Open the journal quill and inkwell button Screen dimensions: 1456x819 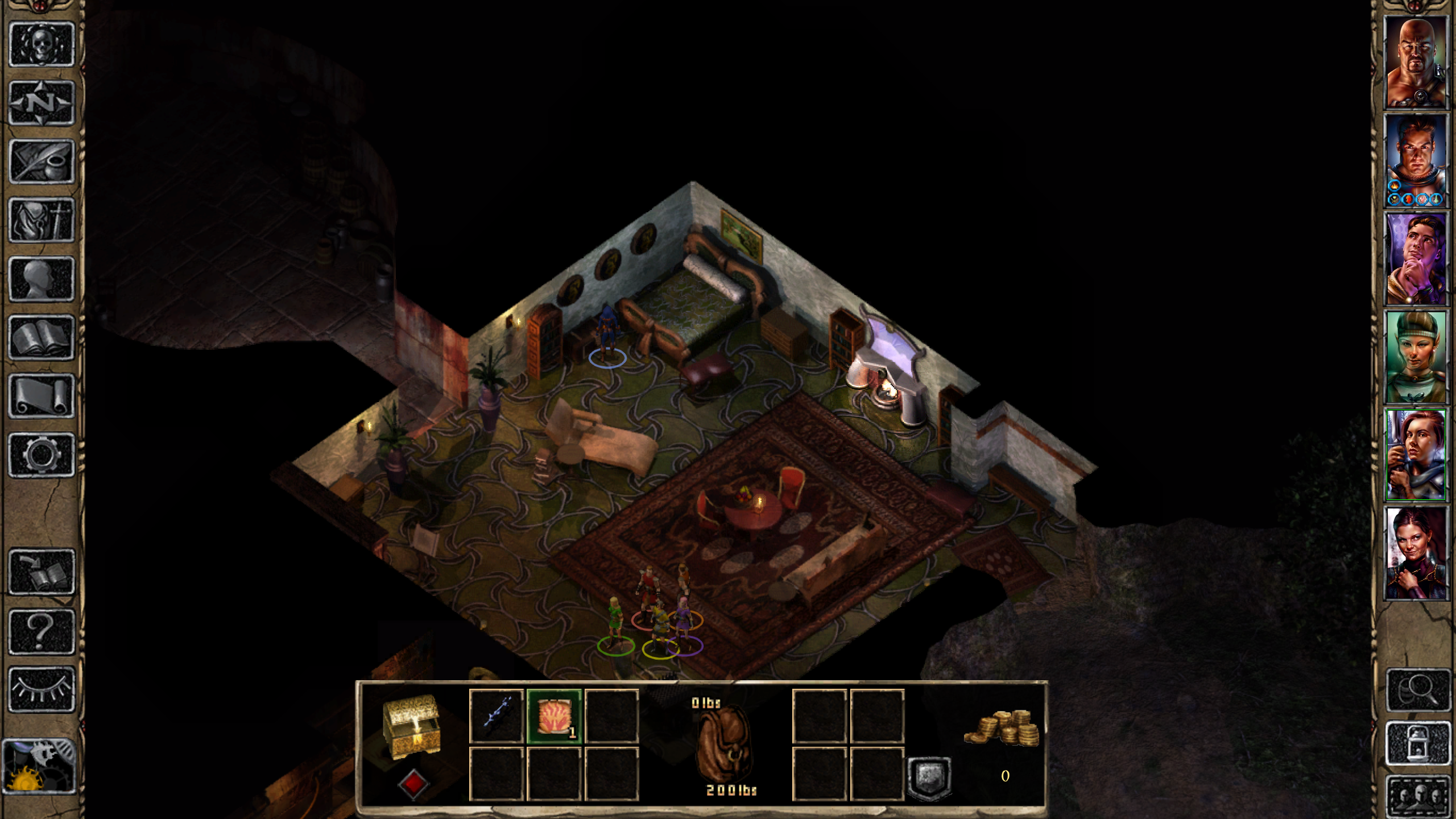click(x=42, y=162)
